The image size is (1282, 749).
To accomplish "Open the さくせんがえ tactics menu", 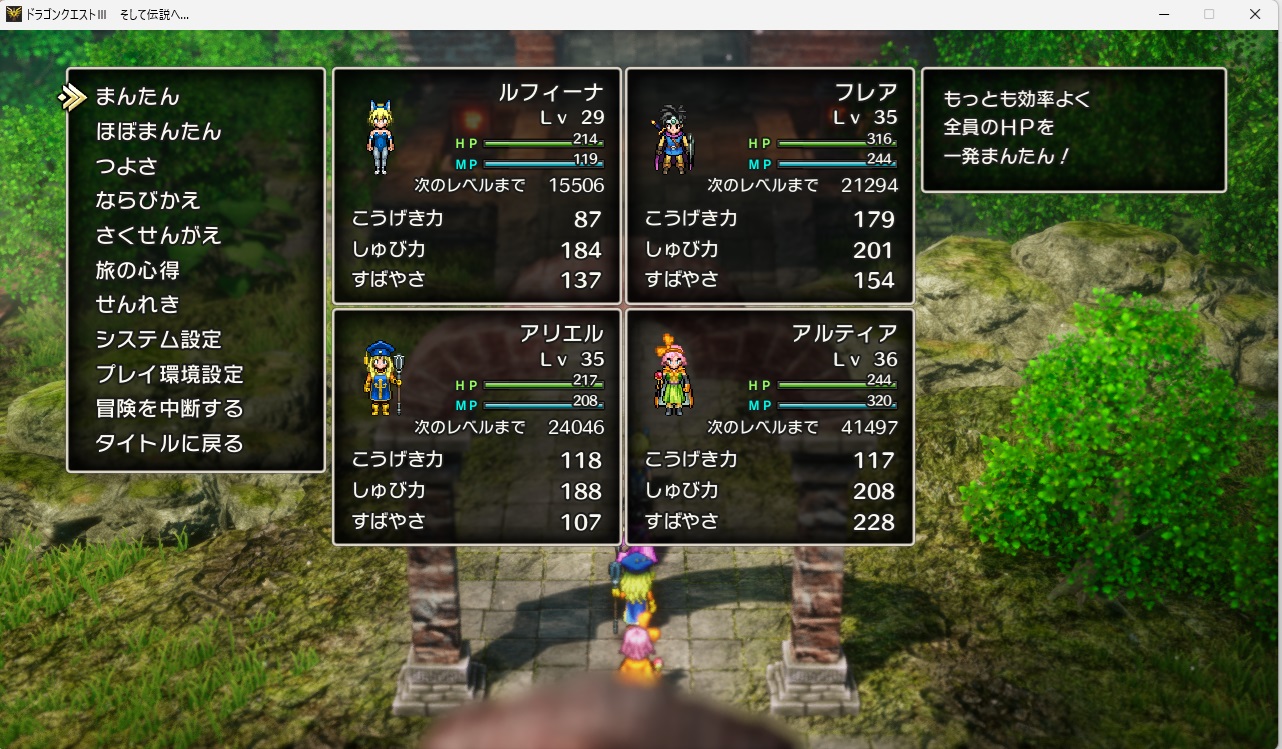I will [158, 236].
